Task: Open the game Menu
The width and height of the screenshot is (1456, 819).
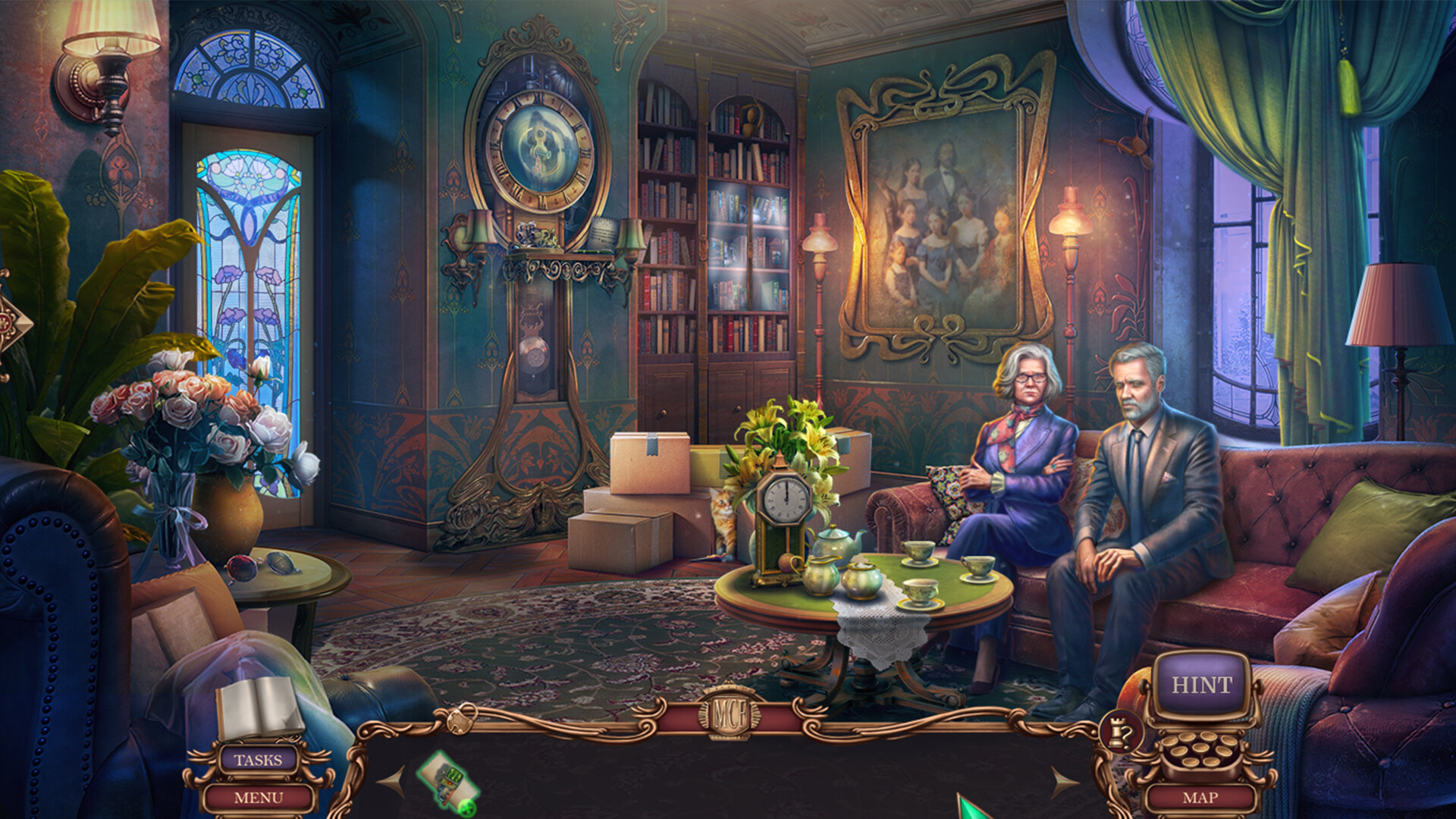Action: pyautogui.click(x=259, y=799)
